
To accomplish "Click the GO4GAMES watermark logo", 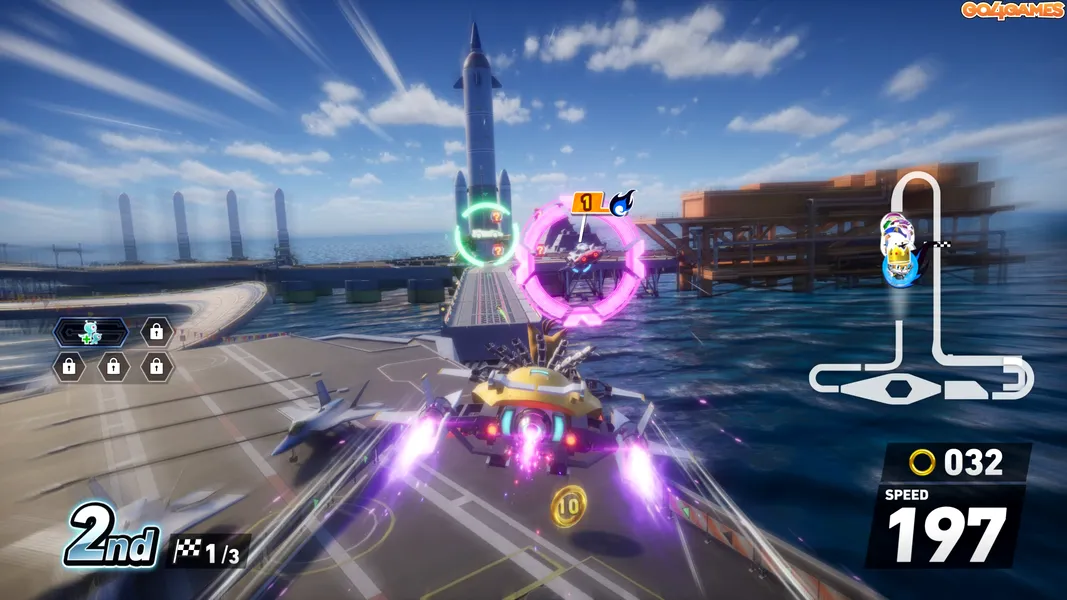I will click(1012, 10).
